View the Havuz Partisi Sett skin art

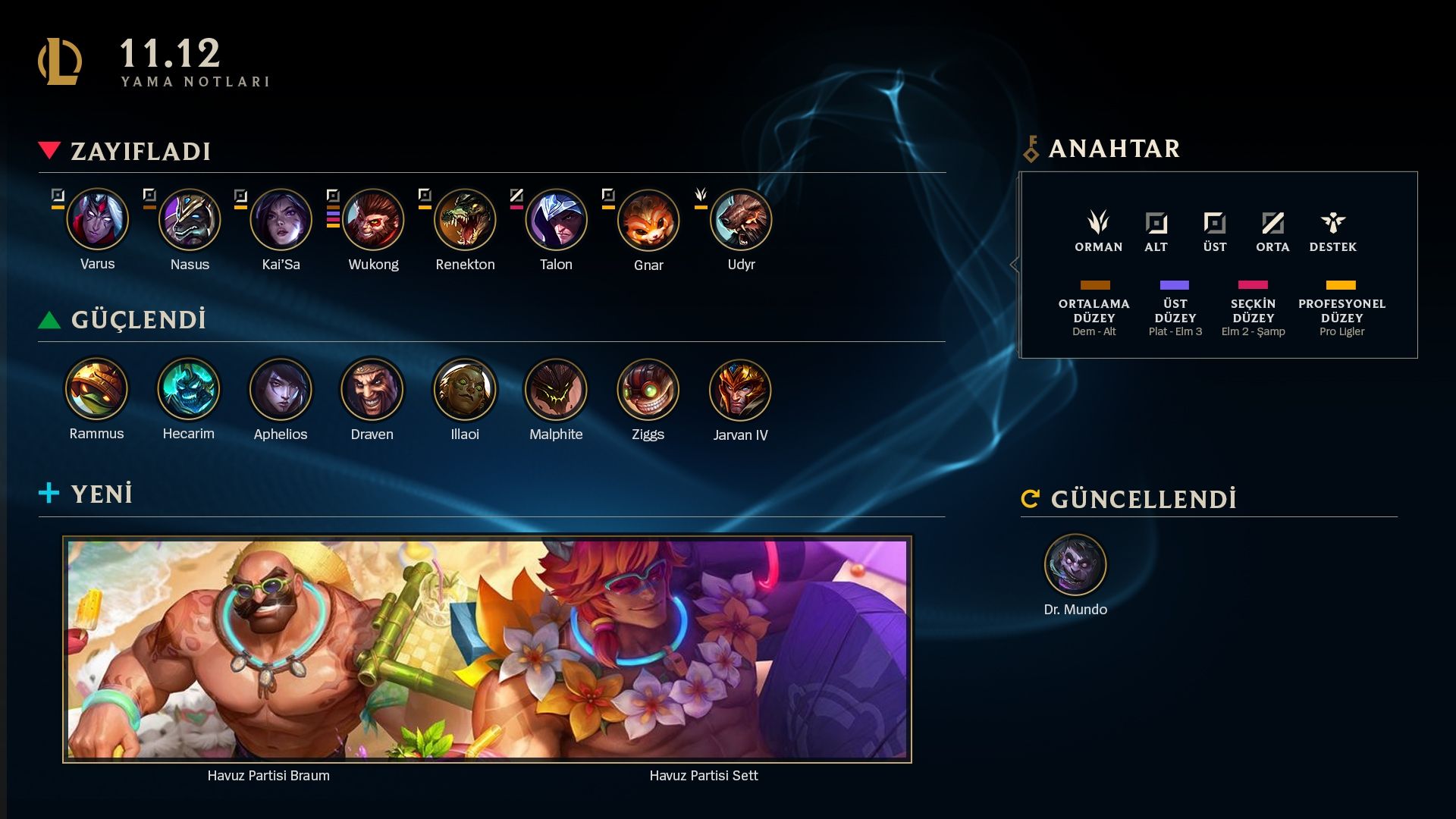tap(704, 649)
